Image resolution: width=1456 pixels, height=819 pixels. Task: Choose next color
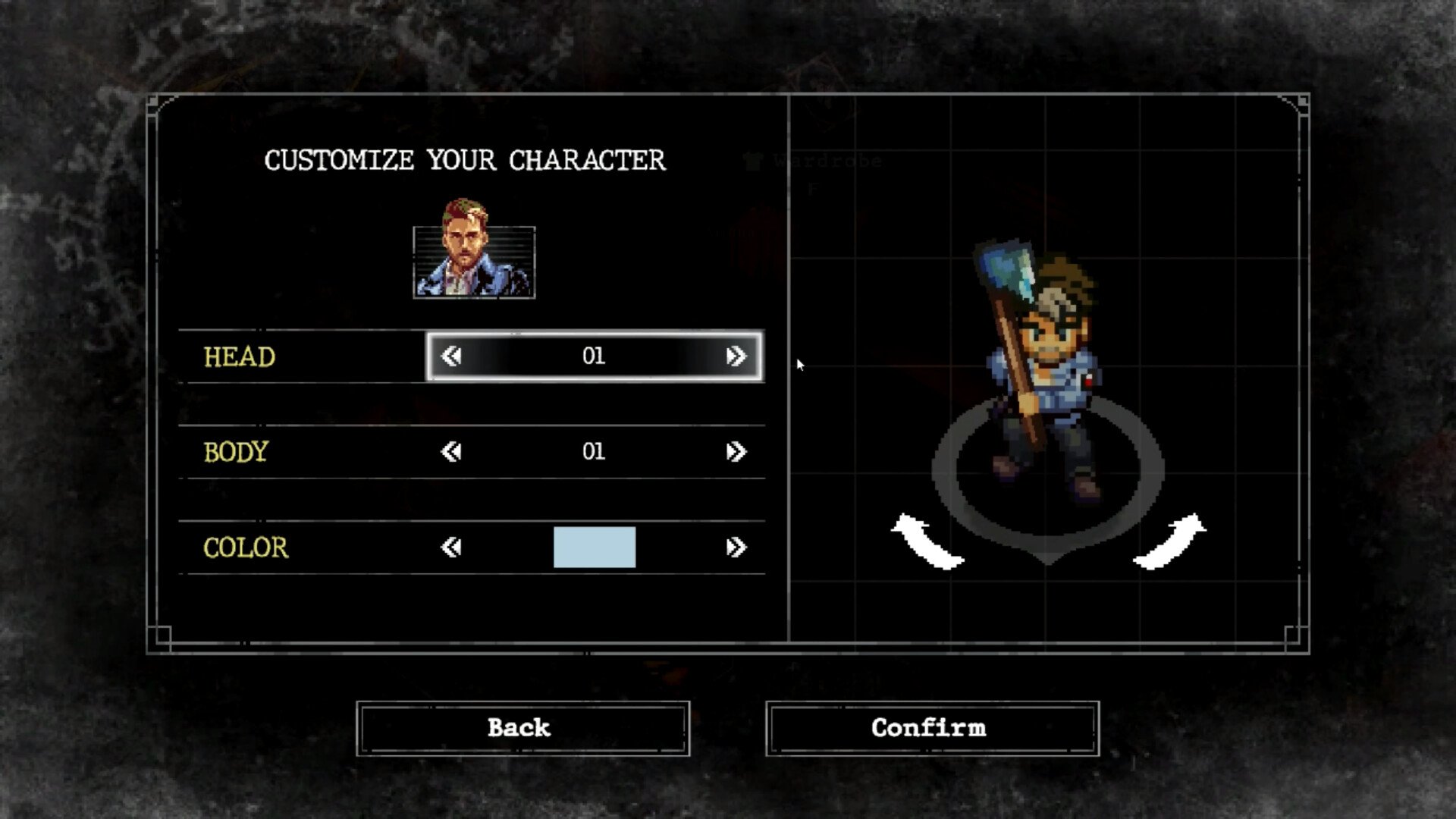736,548
